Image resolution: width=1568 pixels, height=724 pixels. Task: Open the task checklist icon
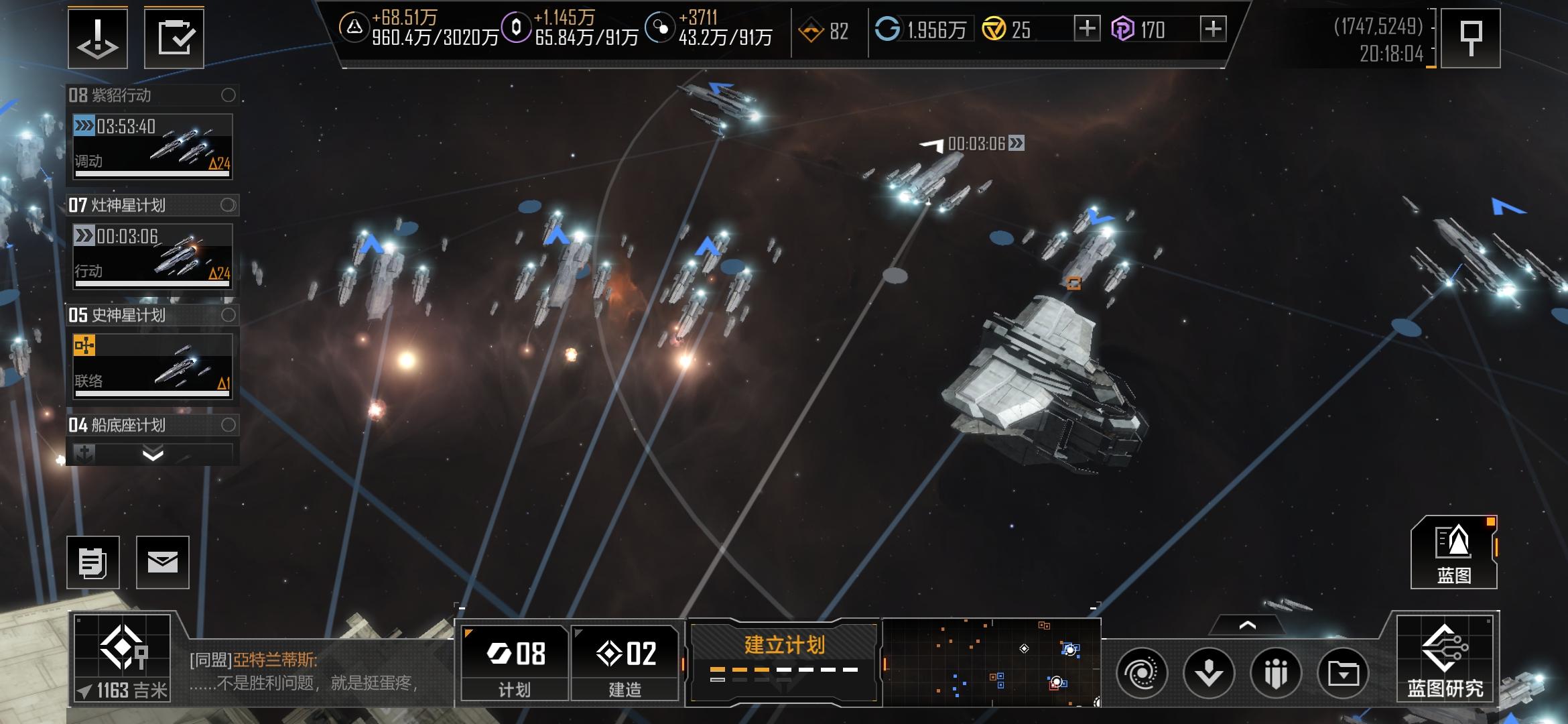174,38
